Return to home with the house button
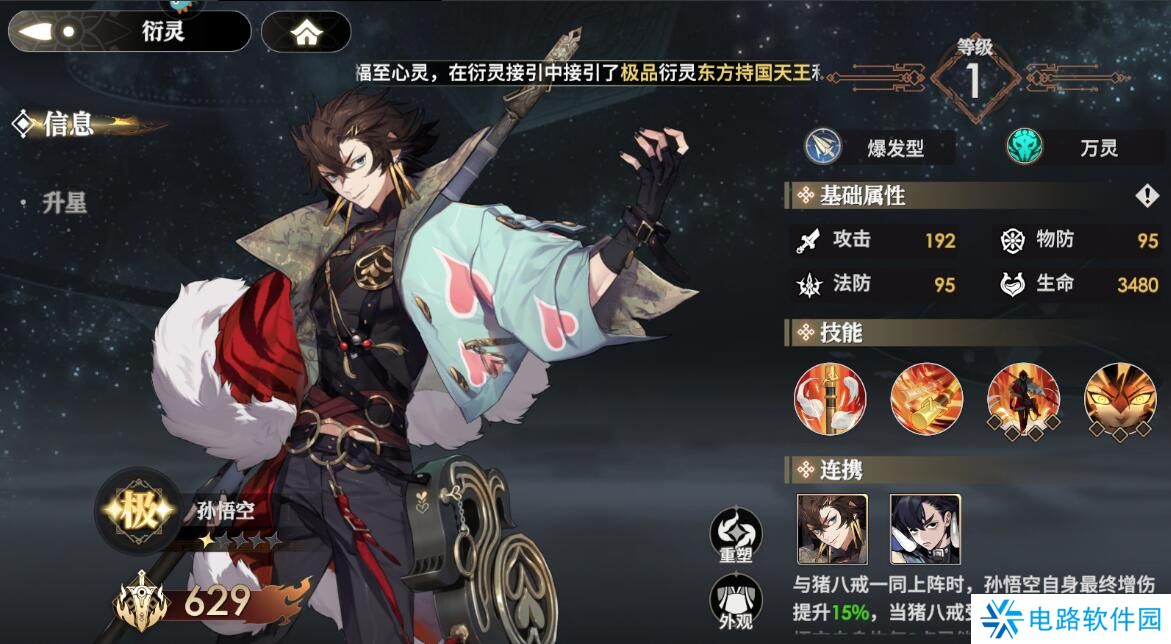 point(306,32)
